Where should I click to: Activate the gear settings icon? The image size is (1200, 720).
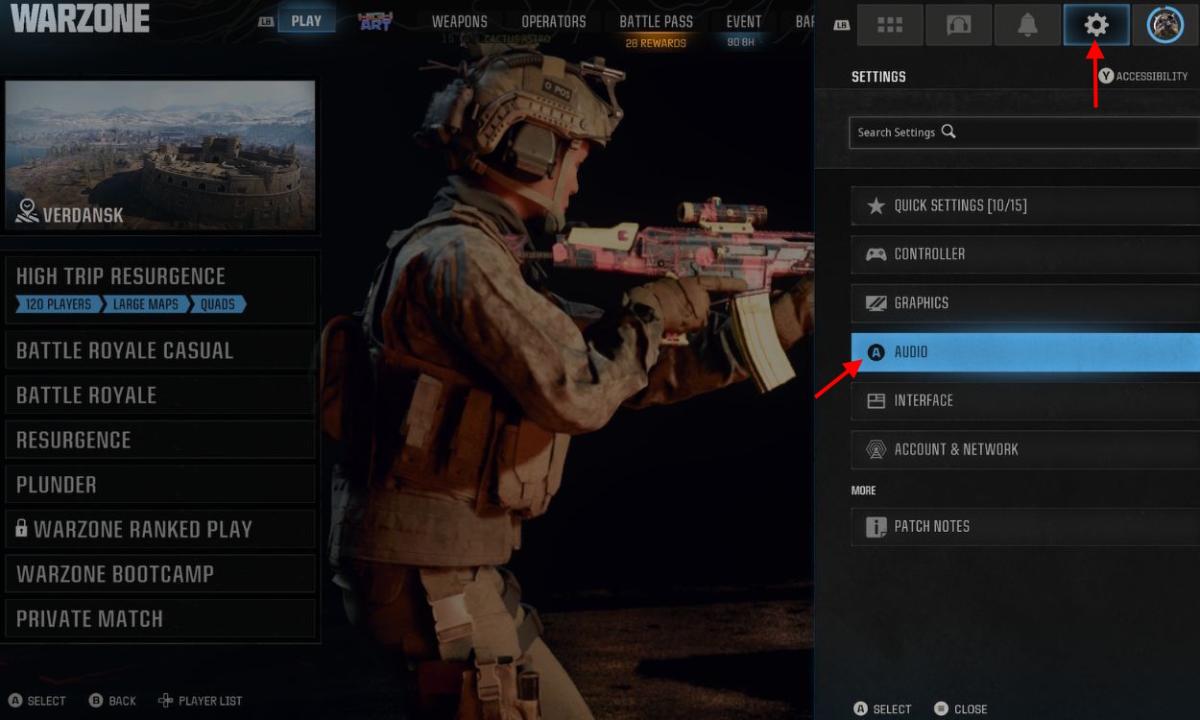point(1096,25)
